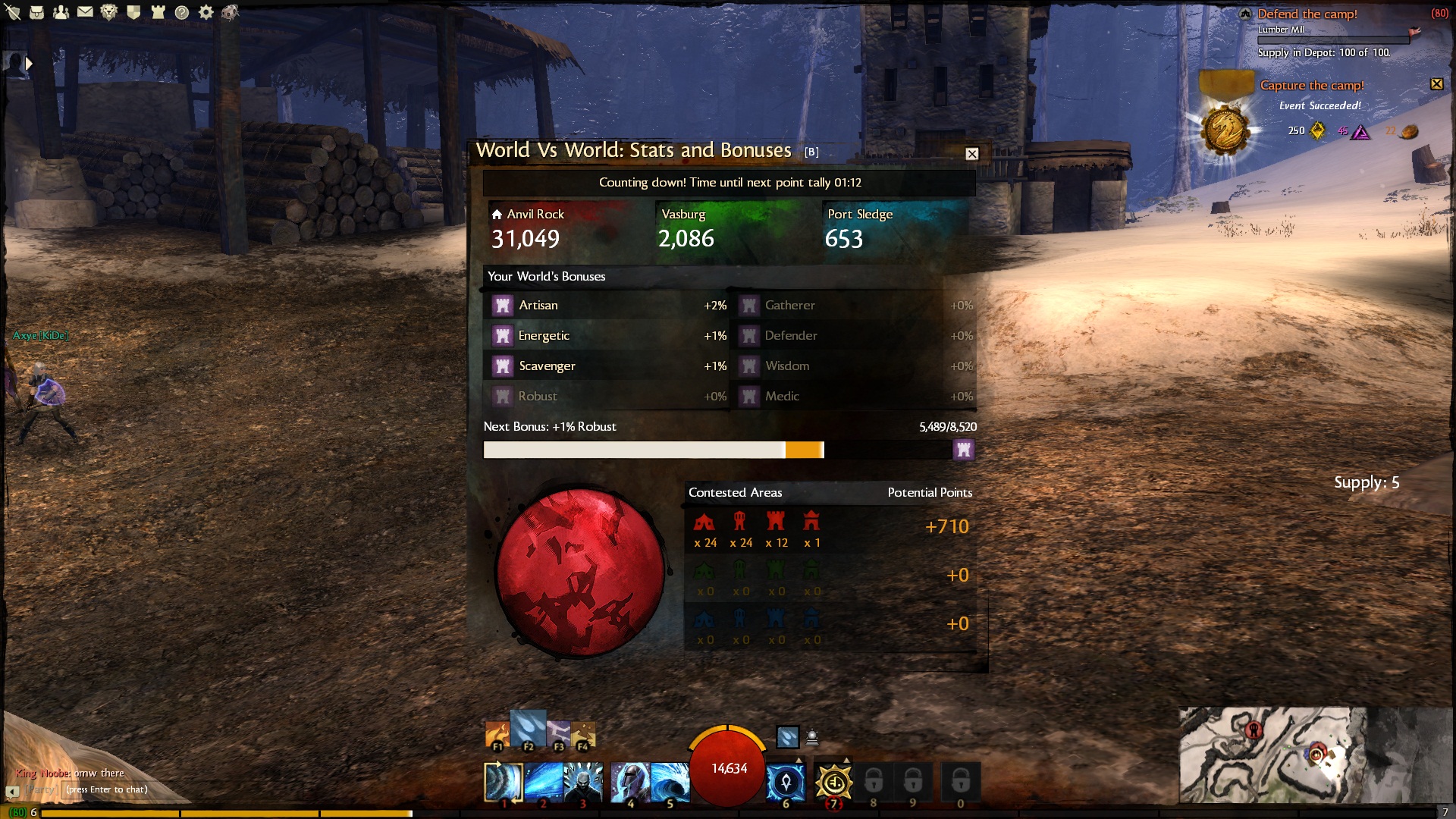
Task: Switch to Fire attunement
Action: (x=497, y=734)
